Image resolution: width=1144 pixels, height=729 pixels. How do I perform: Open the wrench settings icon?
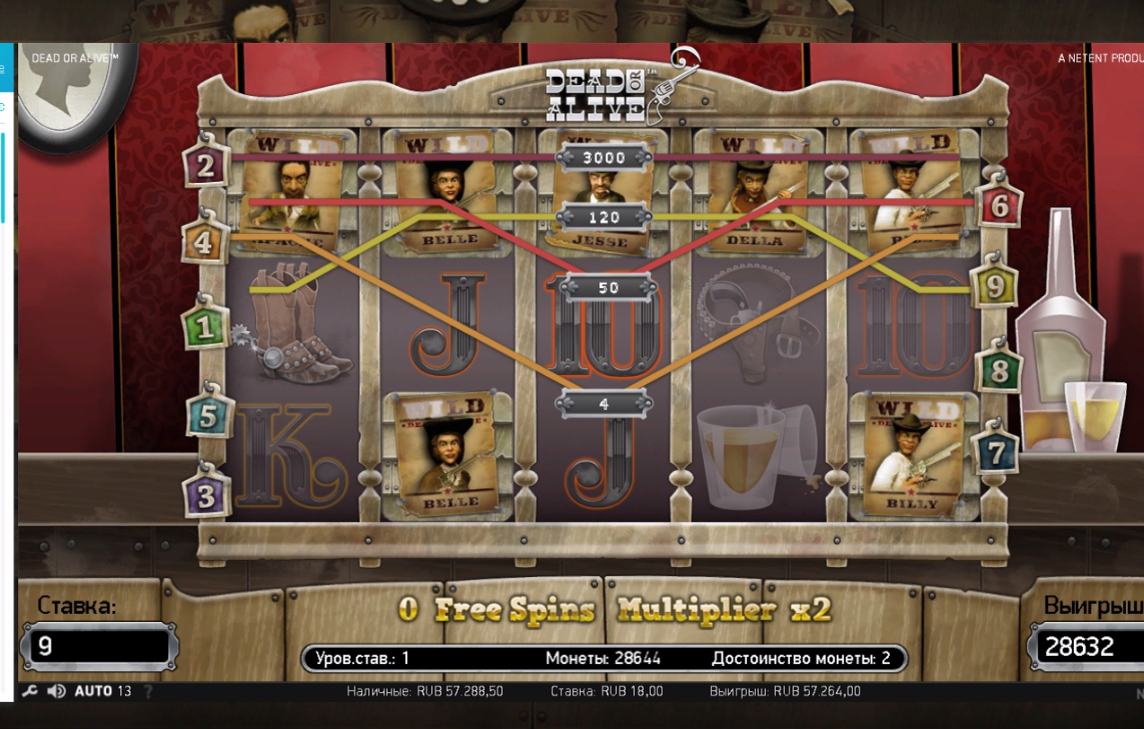30,691
